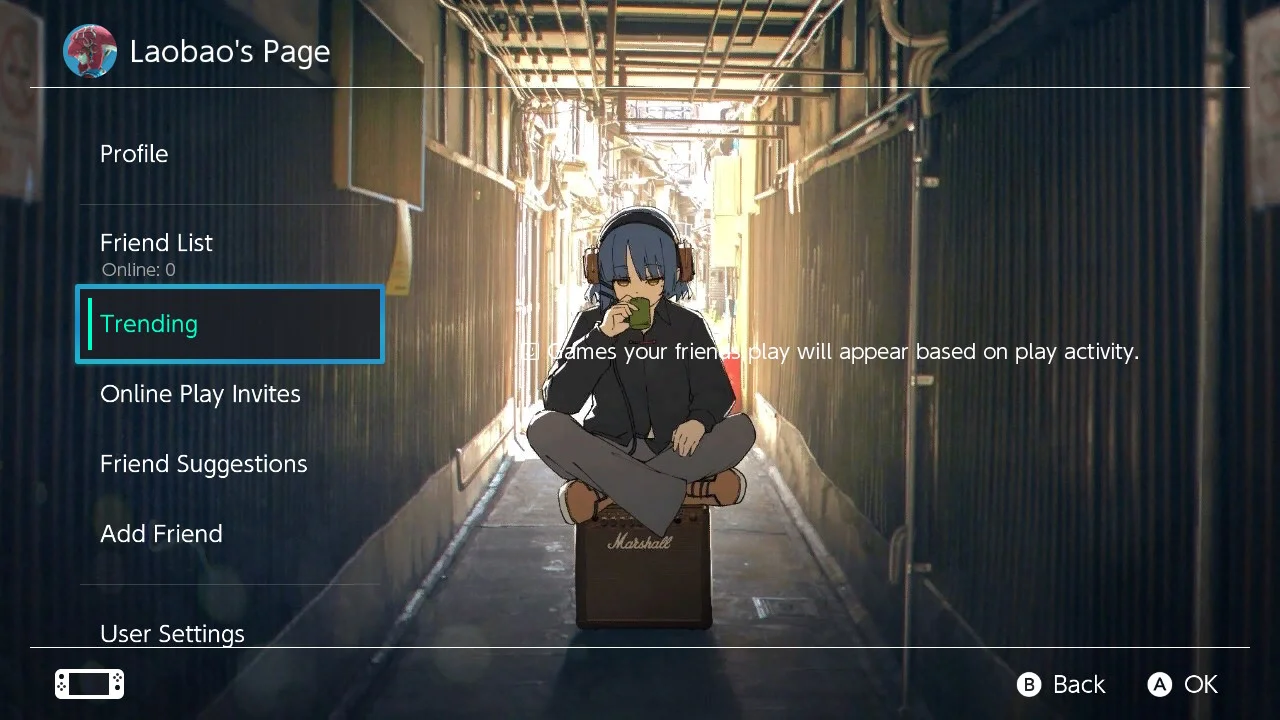
Task: Click the Laobao's Page title
Action: click(230, 51)
